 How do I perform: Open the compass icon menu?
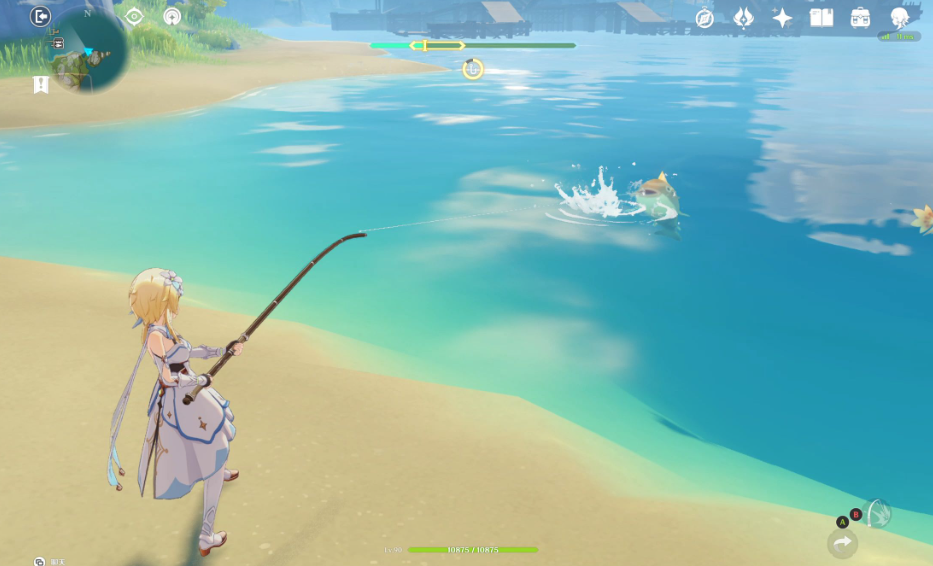705,18
